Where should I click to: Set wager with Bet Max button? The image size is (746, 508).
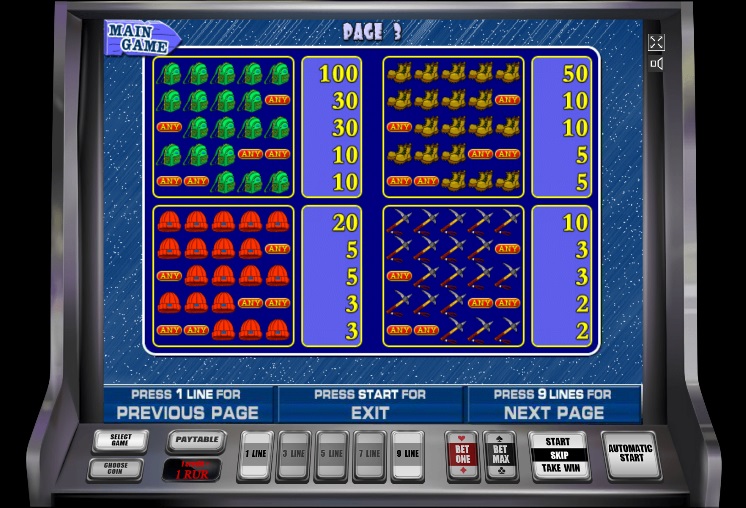tap(499, 455)
